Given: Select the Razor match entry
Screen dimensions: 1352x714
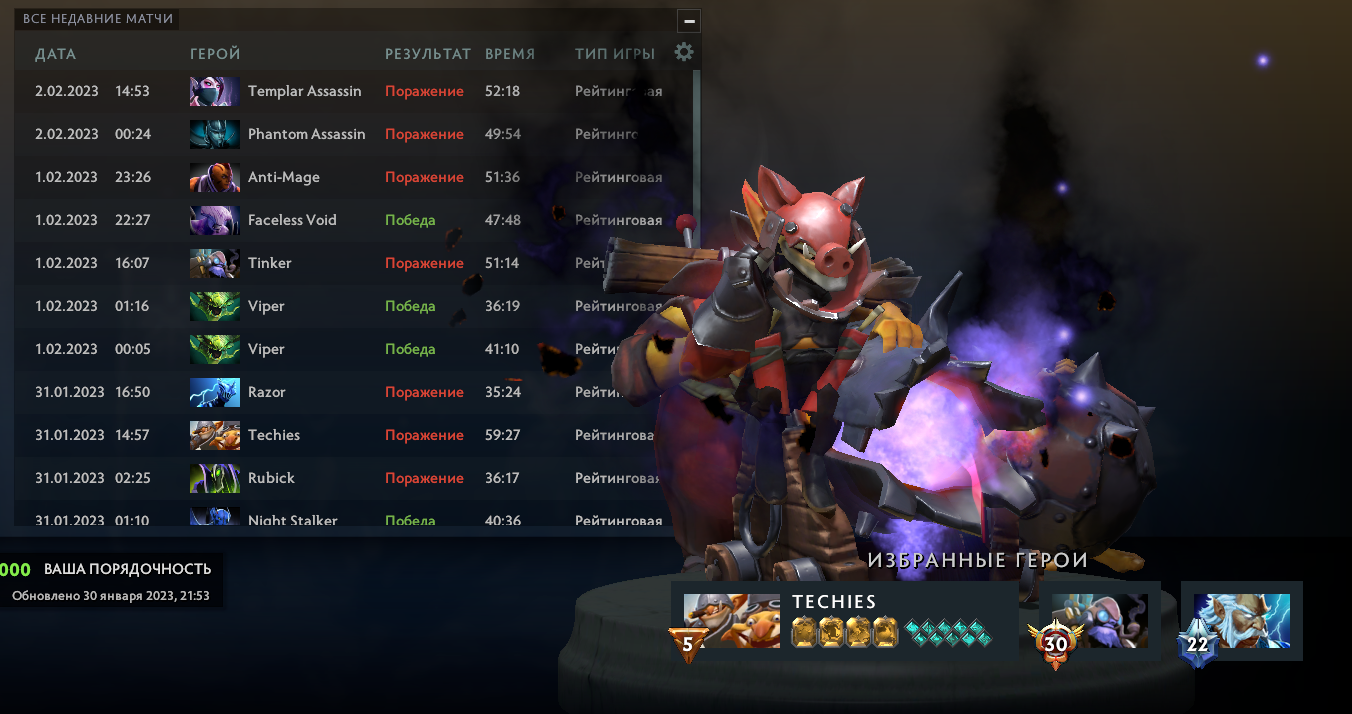Looking at the screenshot, I should click(x=267, y=393).
